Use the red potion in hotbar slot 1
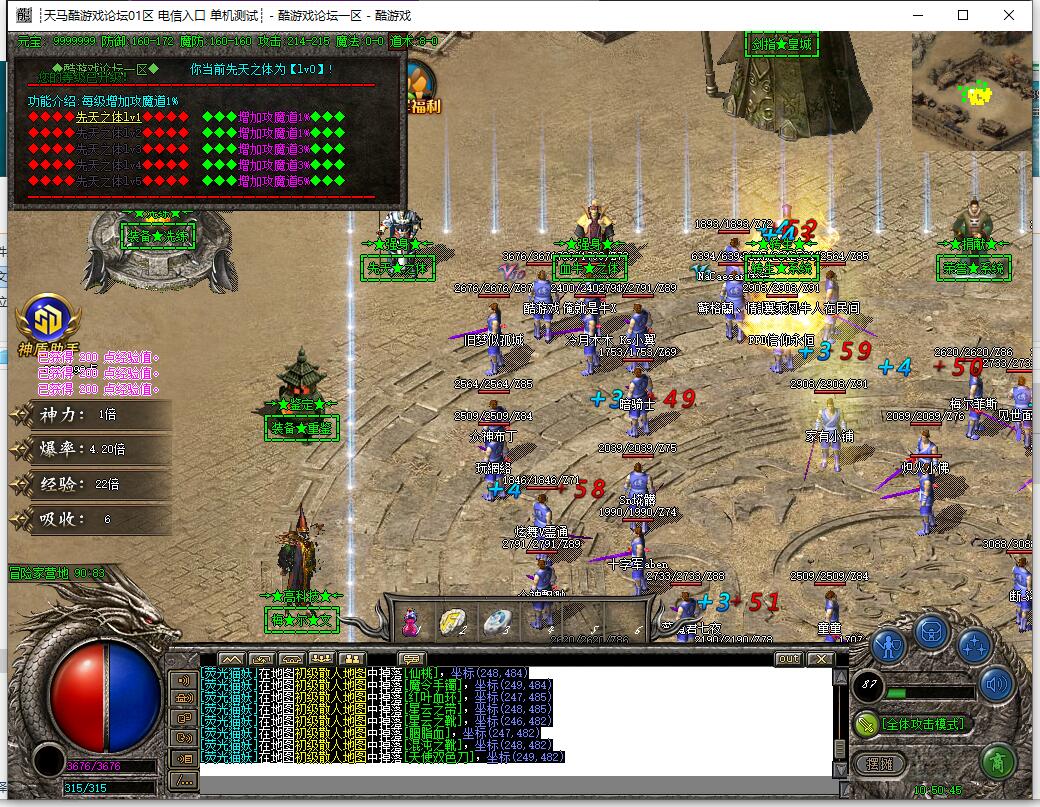This screenshot has height=807, width=1040. [x=410, y=621]
